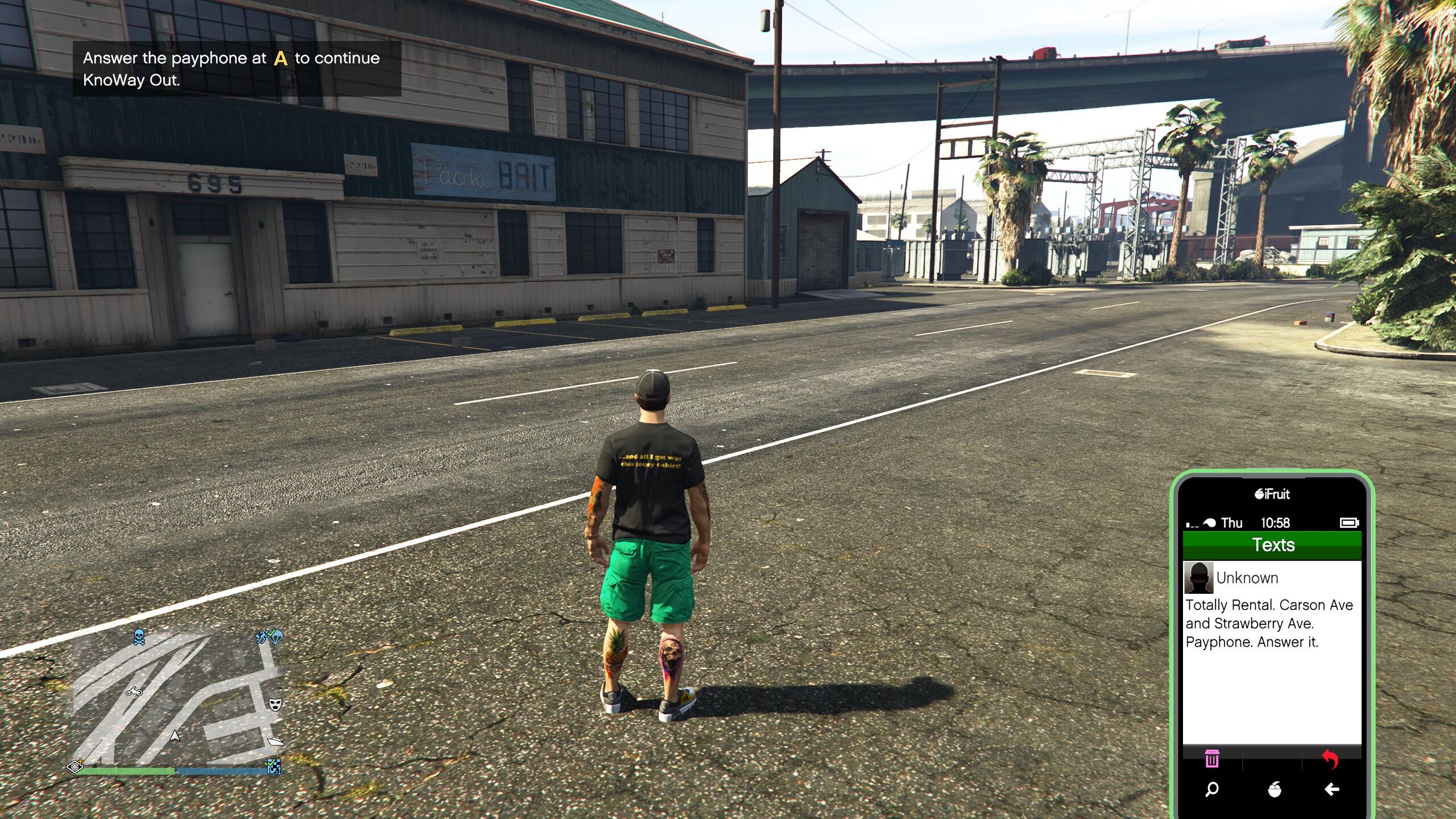Screen dimensions: 1456x819
Task: Select the yacht blip on the minimap
Action: pyautogui.click(x=275, y=741)
